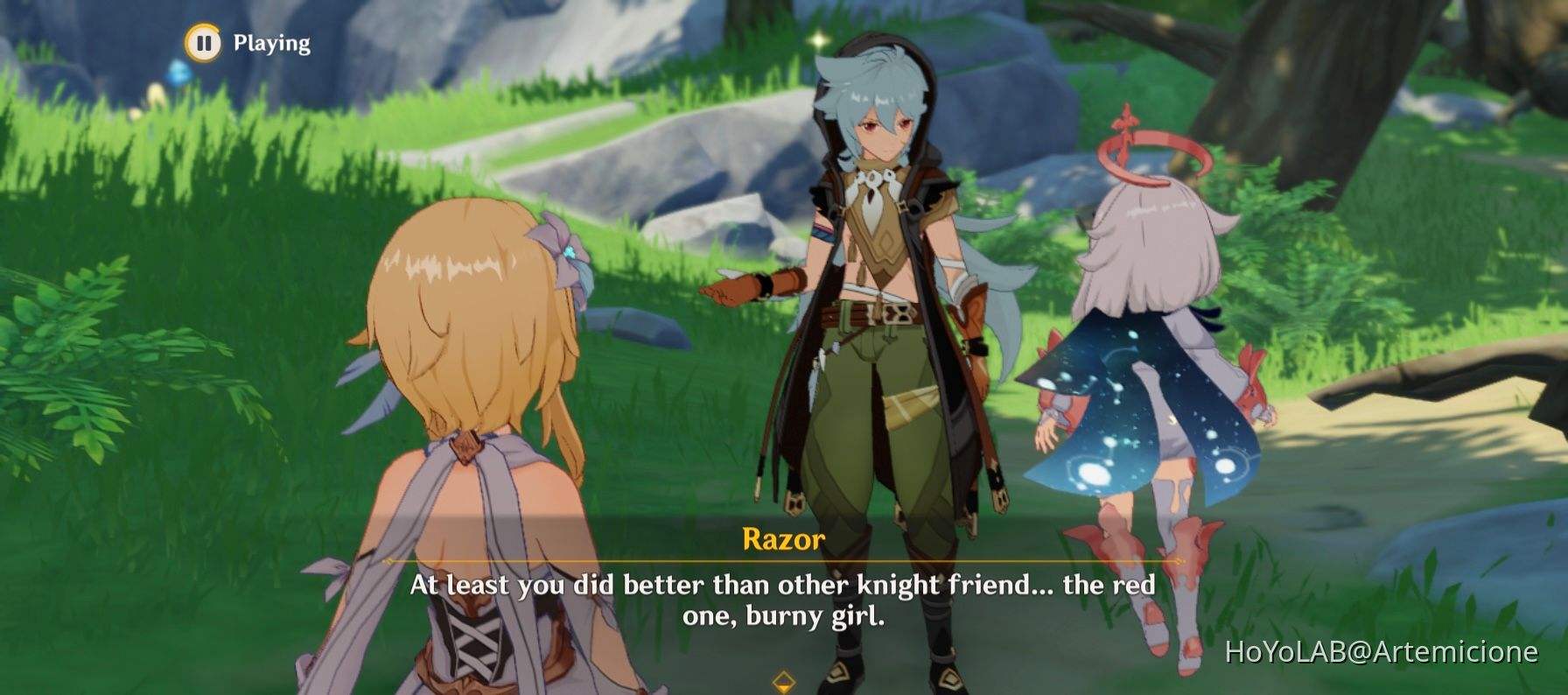Image resolution: width=1568 pixels, height=695 pixels.
Task: Stop dialogue auto-advance by clicking its indicator
Action: tap(202, 41)
